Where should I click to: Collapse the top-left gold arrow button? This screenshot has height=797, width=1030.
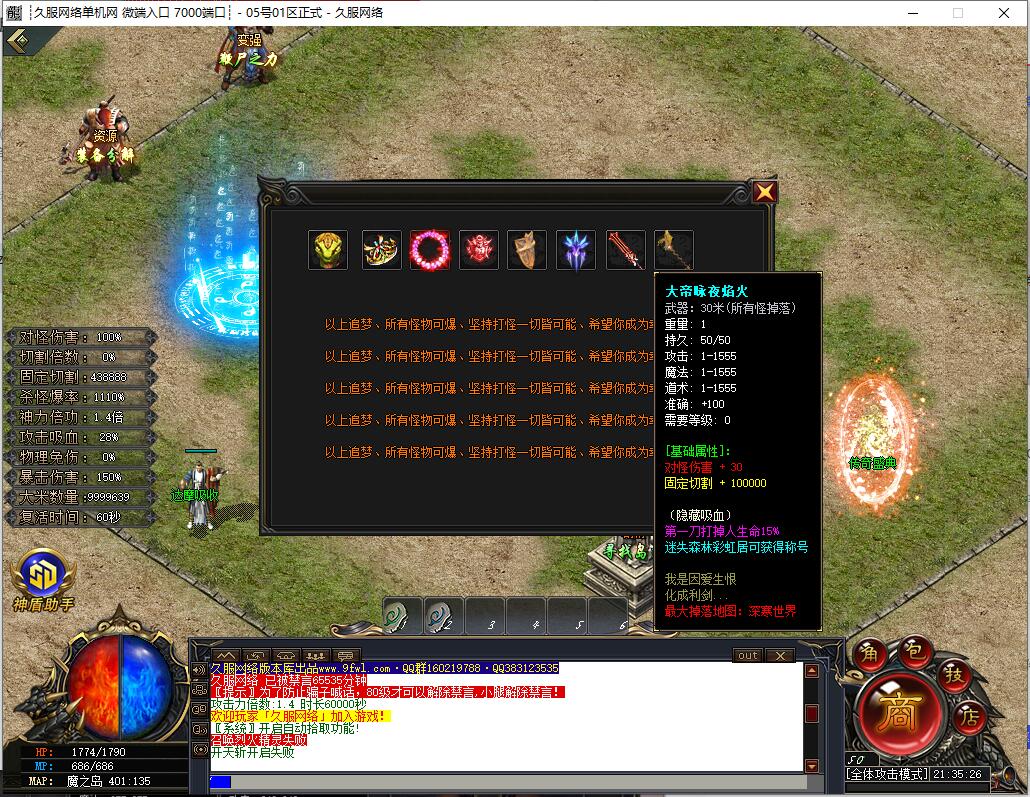(16, 41)
